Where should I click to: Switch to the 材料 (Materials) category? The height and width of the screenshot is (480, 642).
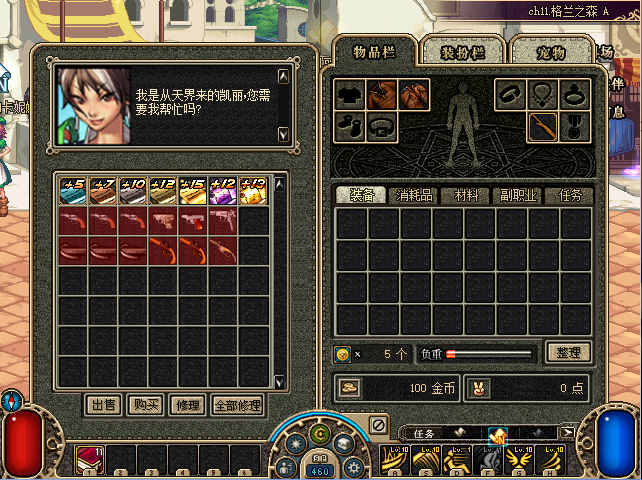point(467,195)
